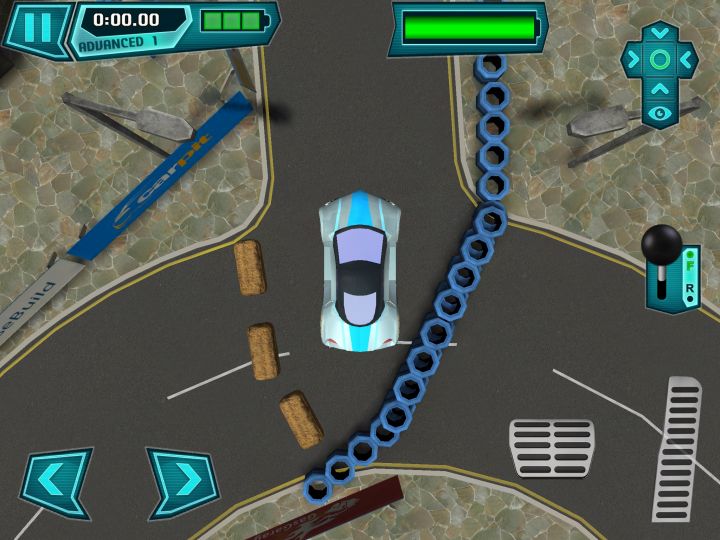Select the green circle on the camera pad
The width and height of the screenshot is (720, 540).
660,60
